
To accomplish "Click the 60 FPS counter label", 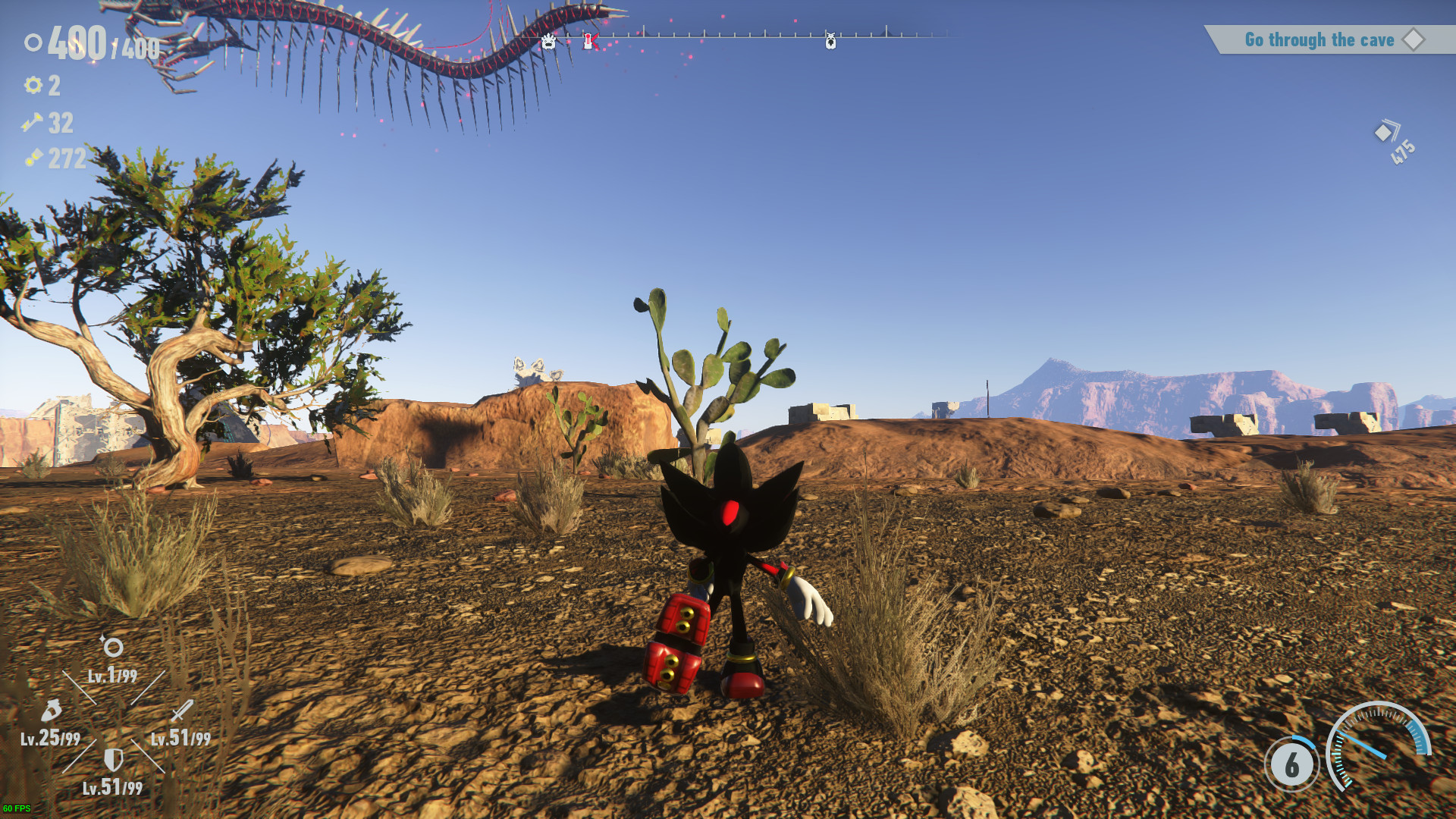I will click(17, 808).
